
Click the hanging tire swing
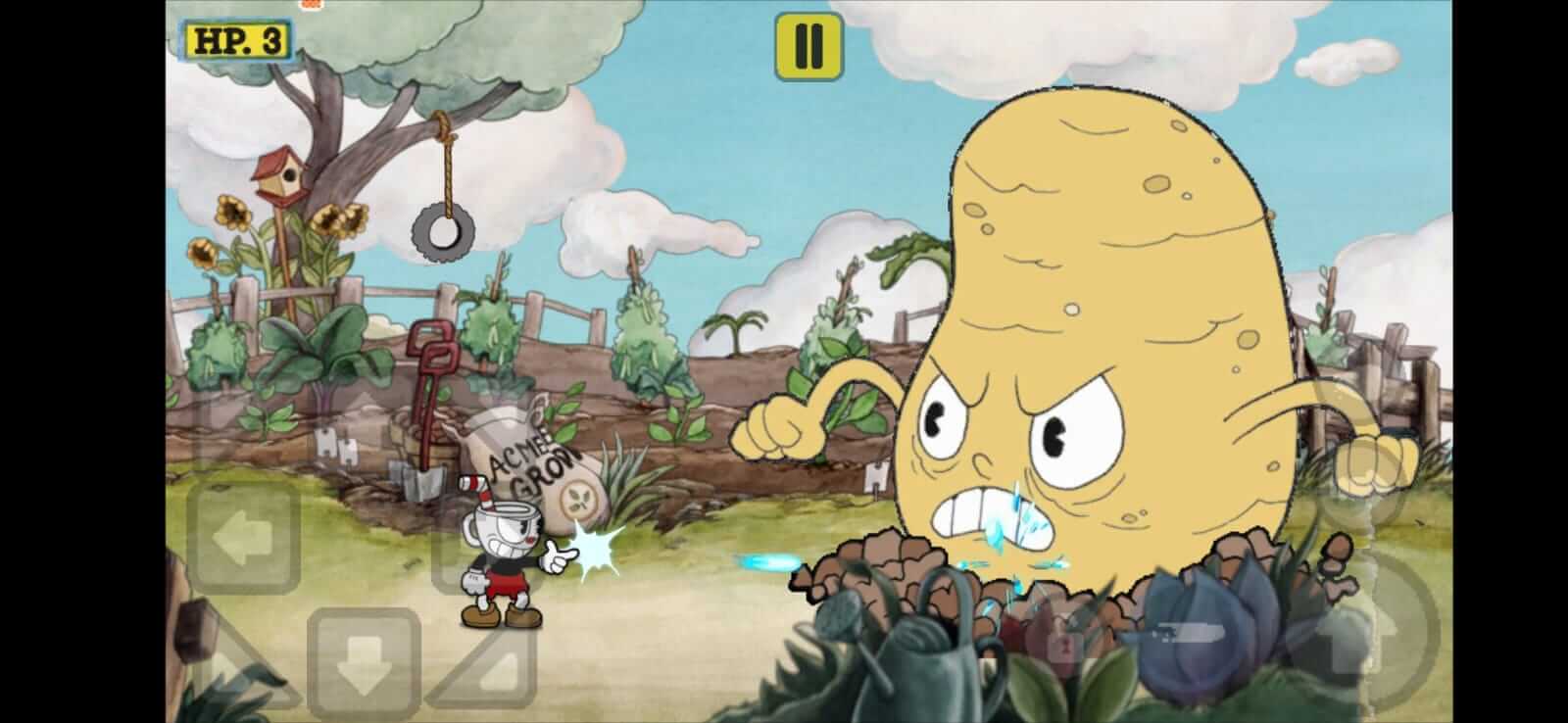click(x=442, y=231)
